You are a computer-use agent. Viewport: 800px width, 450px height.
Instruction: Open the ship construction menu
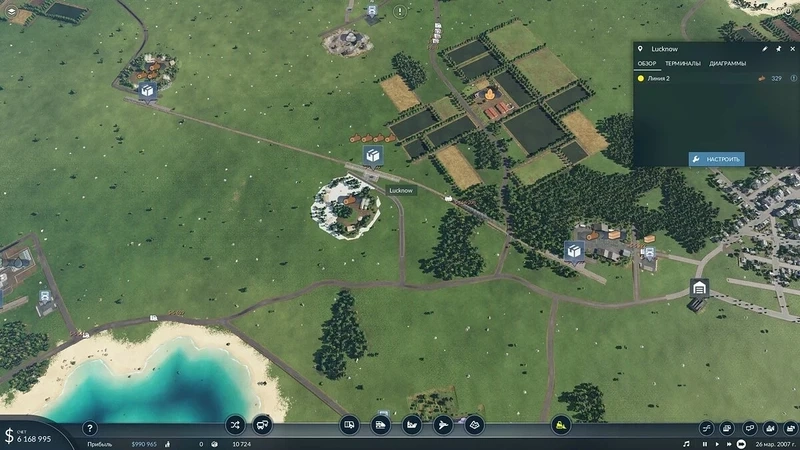click(x=412, y=425)
